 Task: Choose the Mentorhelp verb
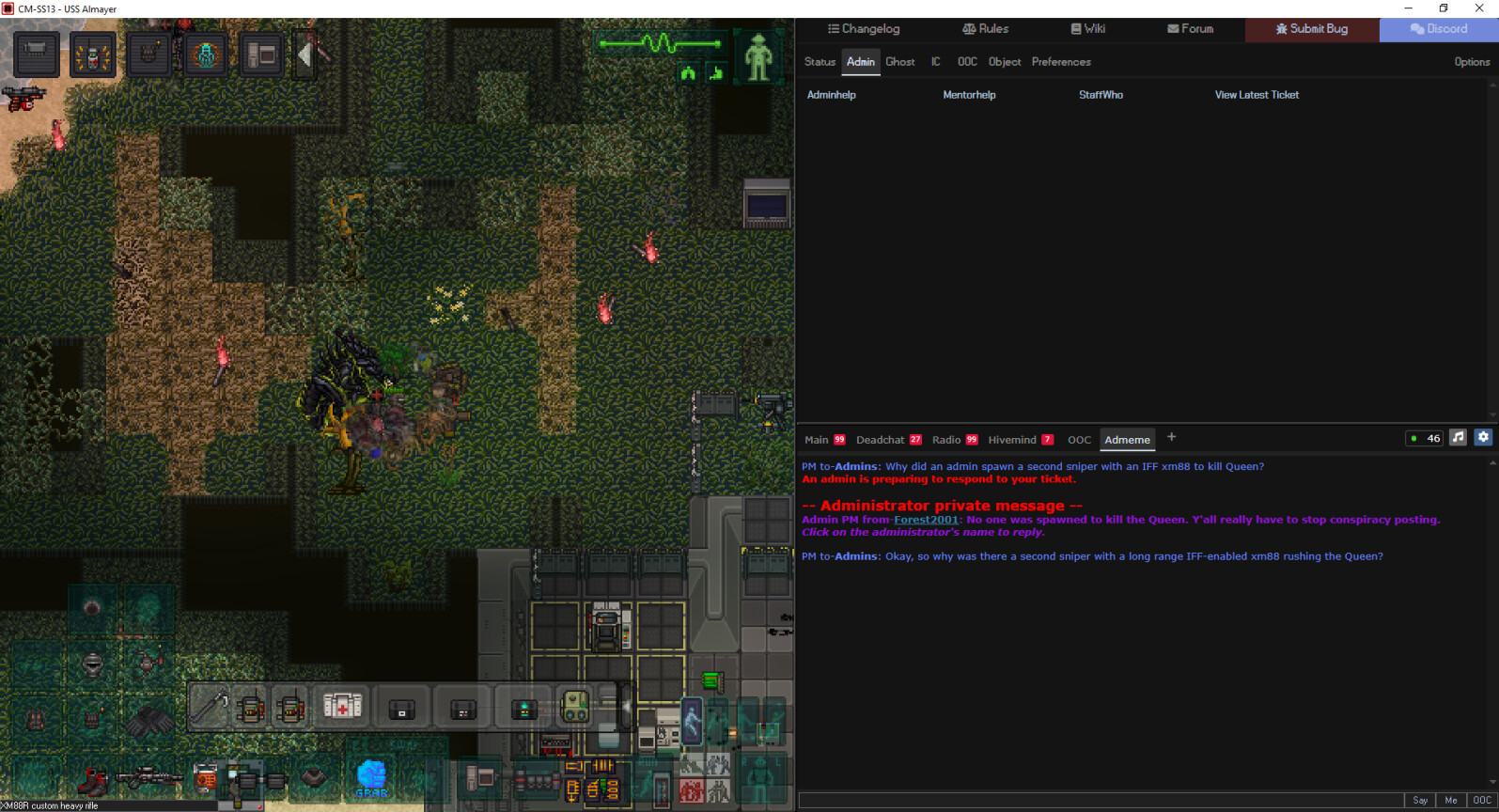(969, 95)
